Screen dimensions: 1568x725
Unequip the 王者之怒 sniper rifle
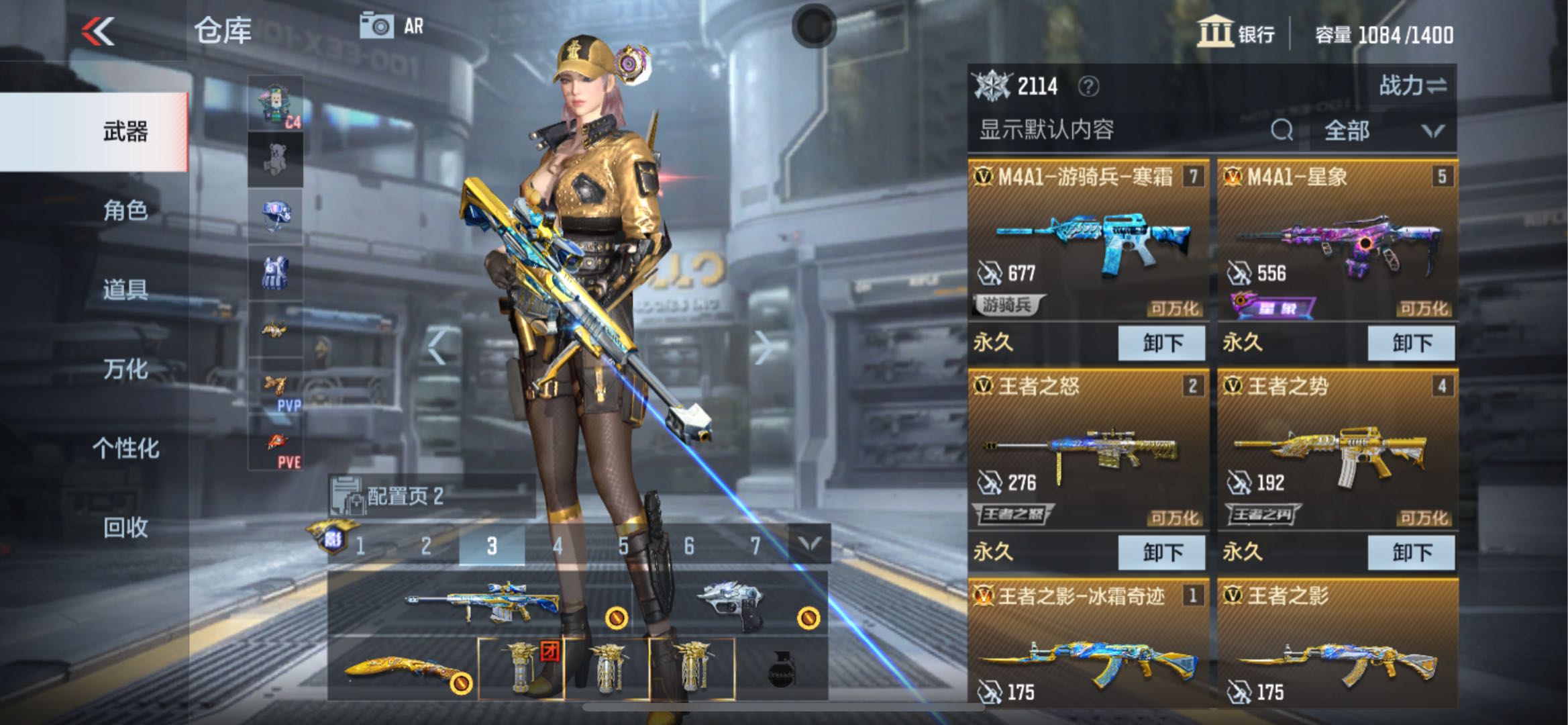pos(1161,552)
